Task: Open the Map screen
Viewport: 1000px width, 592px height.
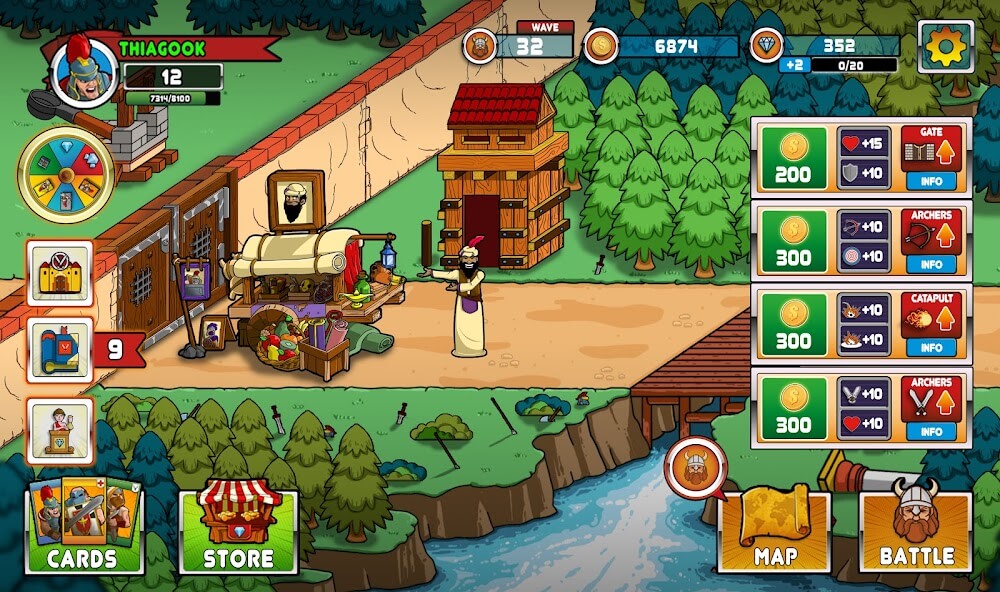Action: click(774, 532)
